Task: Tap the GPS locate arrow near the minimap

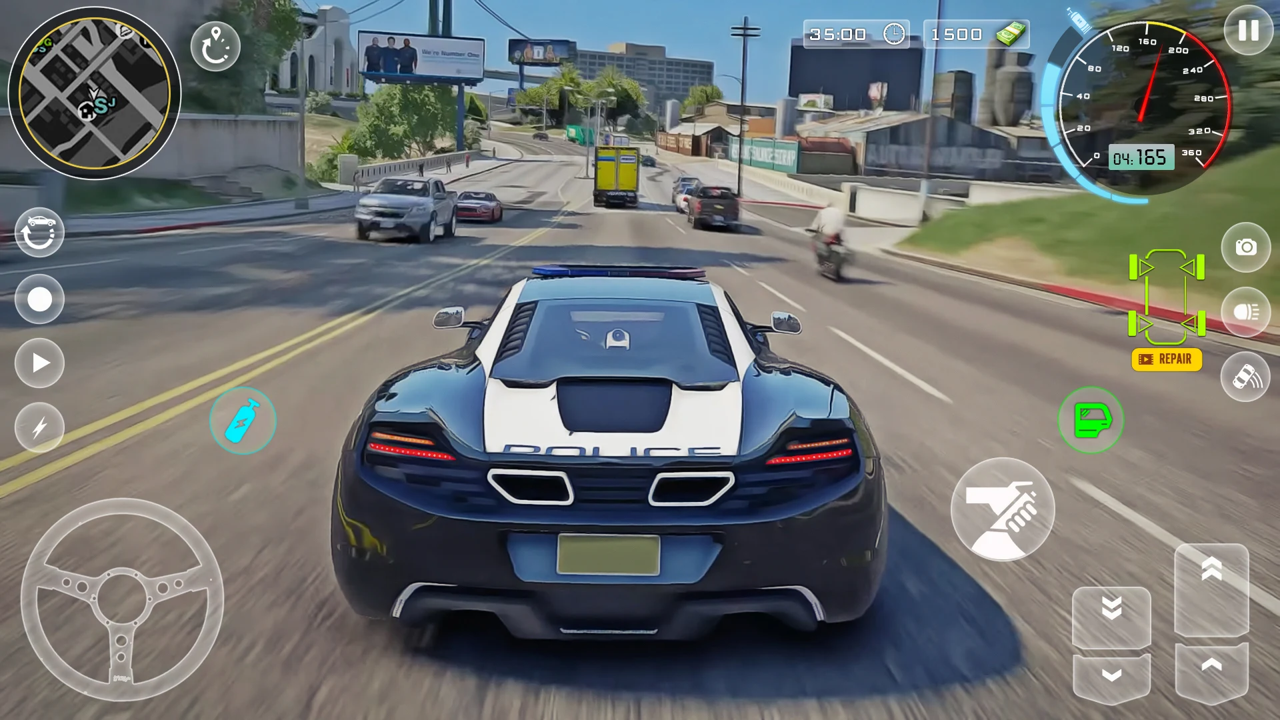Action: pos(216,45)
